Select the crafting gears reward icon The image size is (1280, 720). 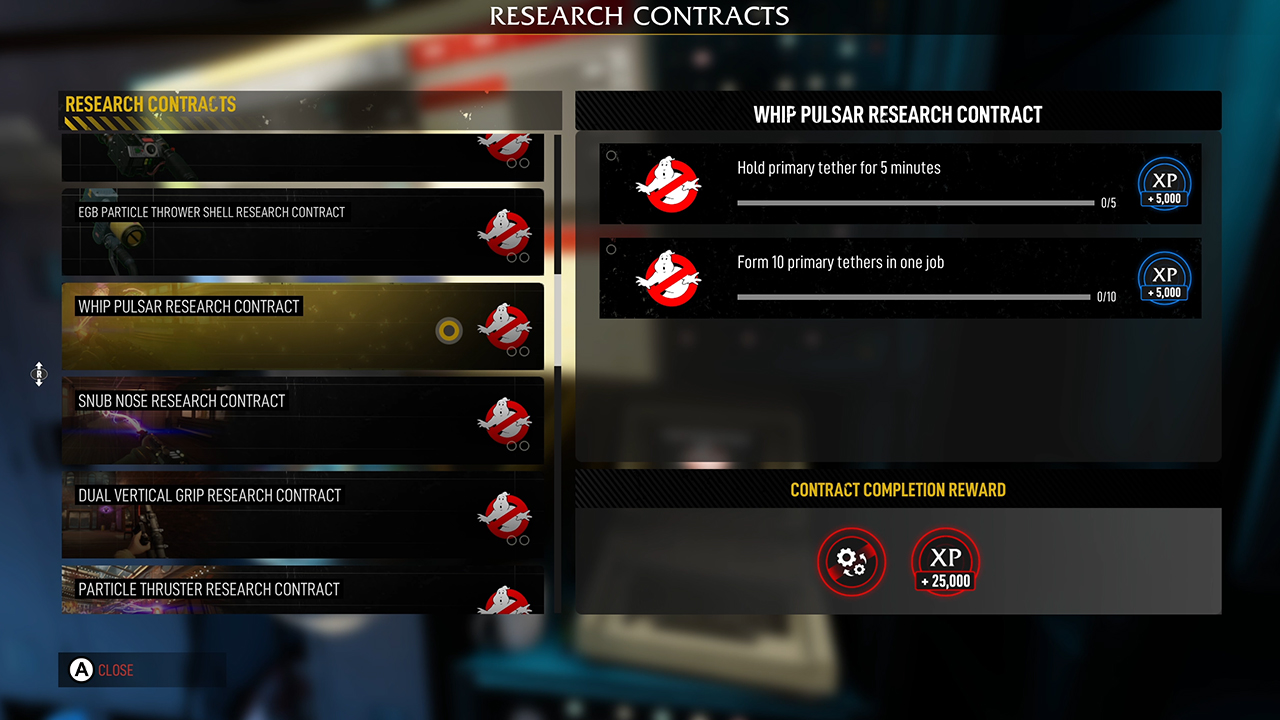coord(851,562)
